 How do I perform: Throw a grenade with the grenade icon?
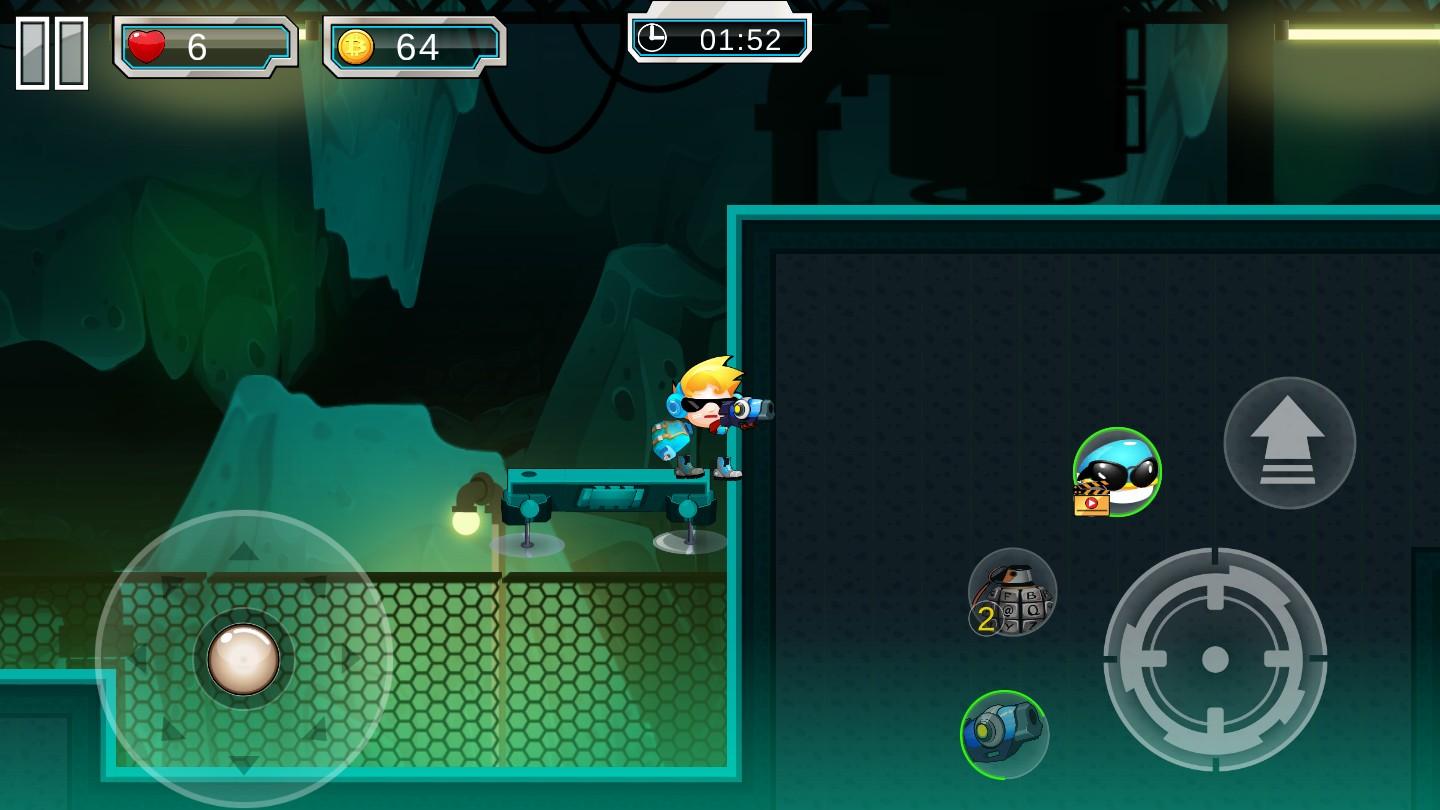click(1012, 593)
